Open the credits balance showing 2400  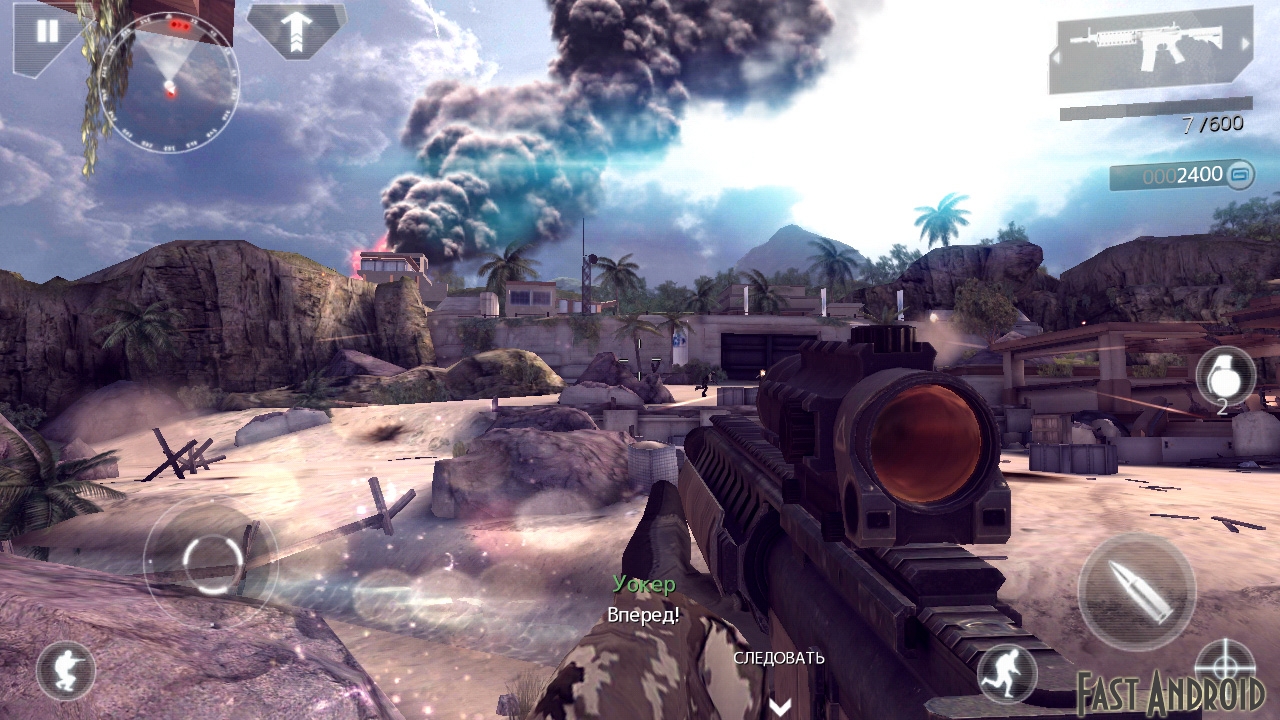click(x=1182, y=175)
